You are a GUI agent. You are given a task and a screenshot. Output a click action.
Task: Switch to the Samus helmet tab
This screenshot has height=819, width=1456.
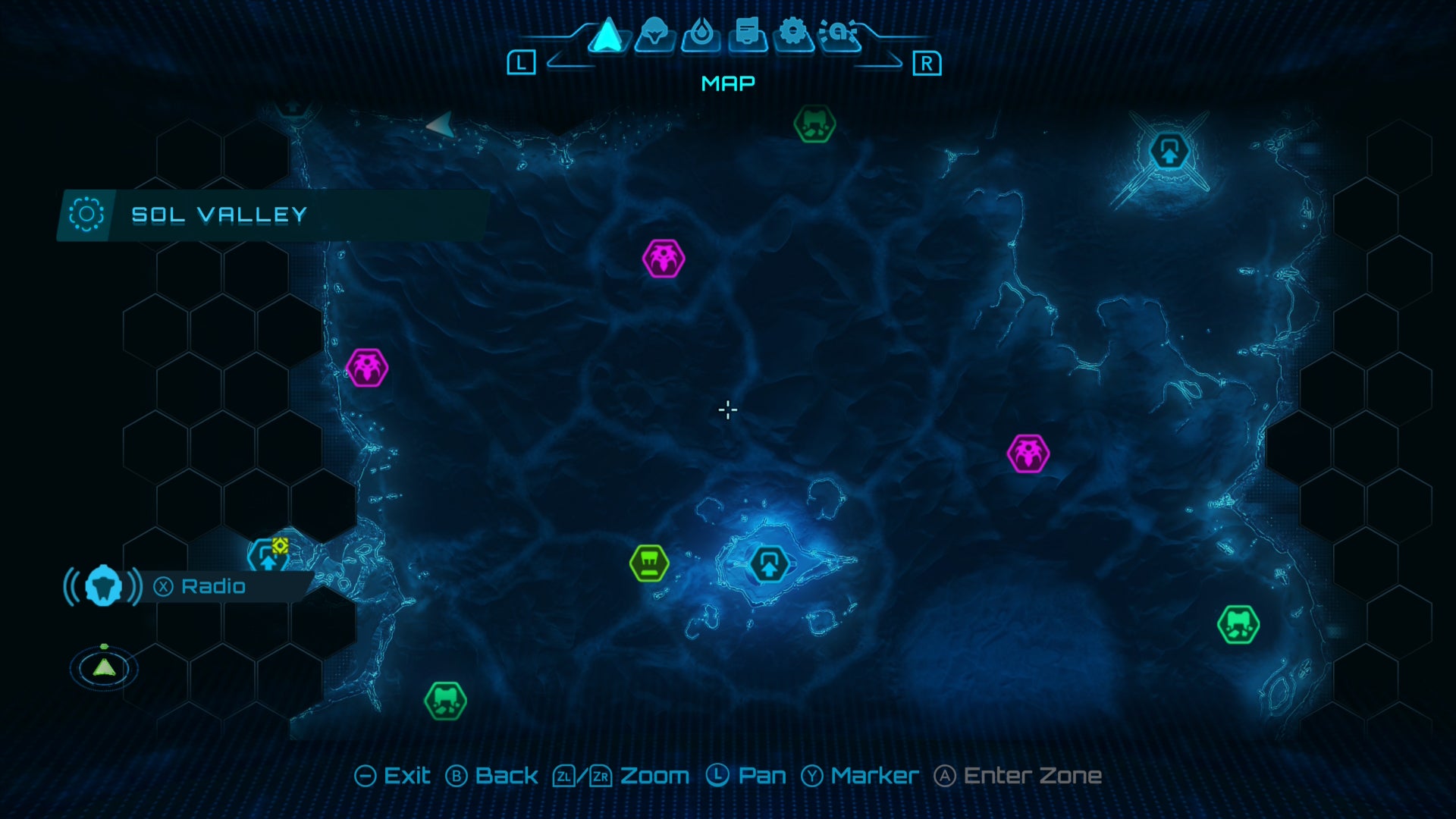click(x=654, y=34)
